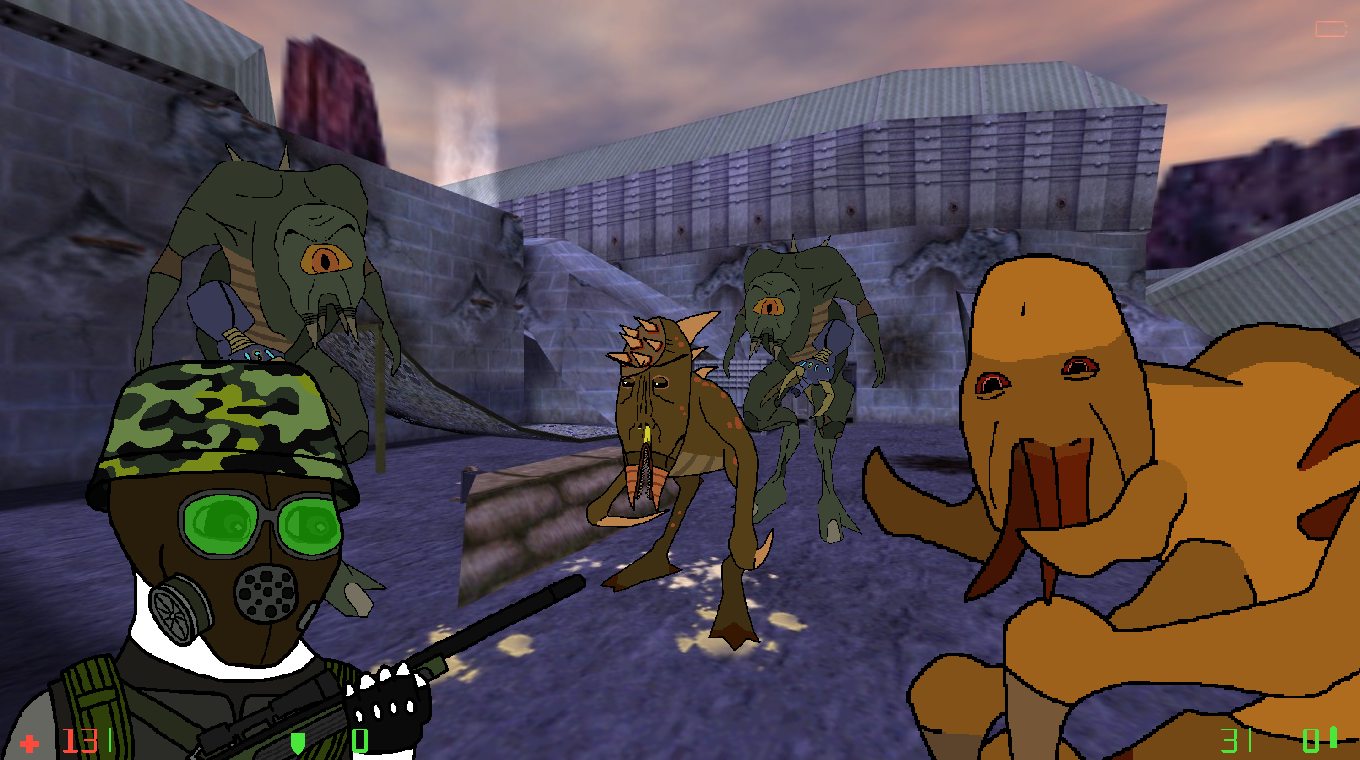
Task: Click the red health cross icon
Action: coord(31,743)
